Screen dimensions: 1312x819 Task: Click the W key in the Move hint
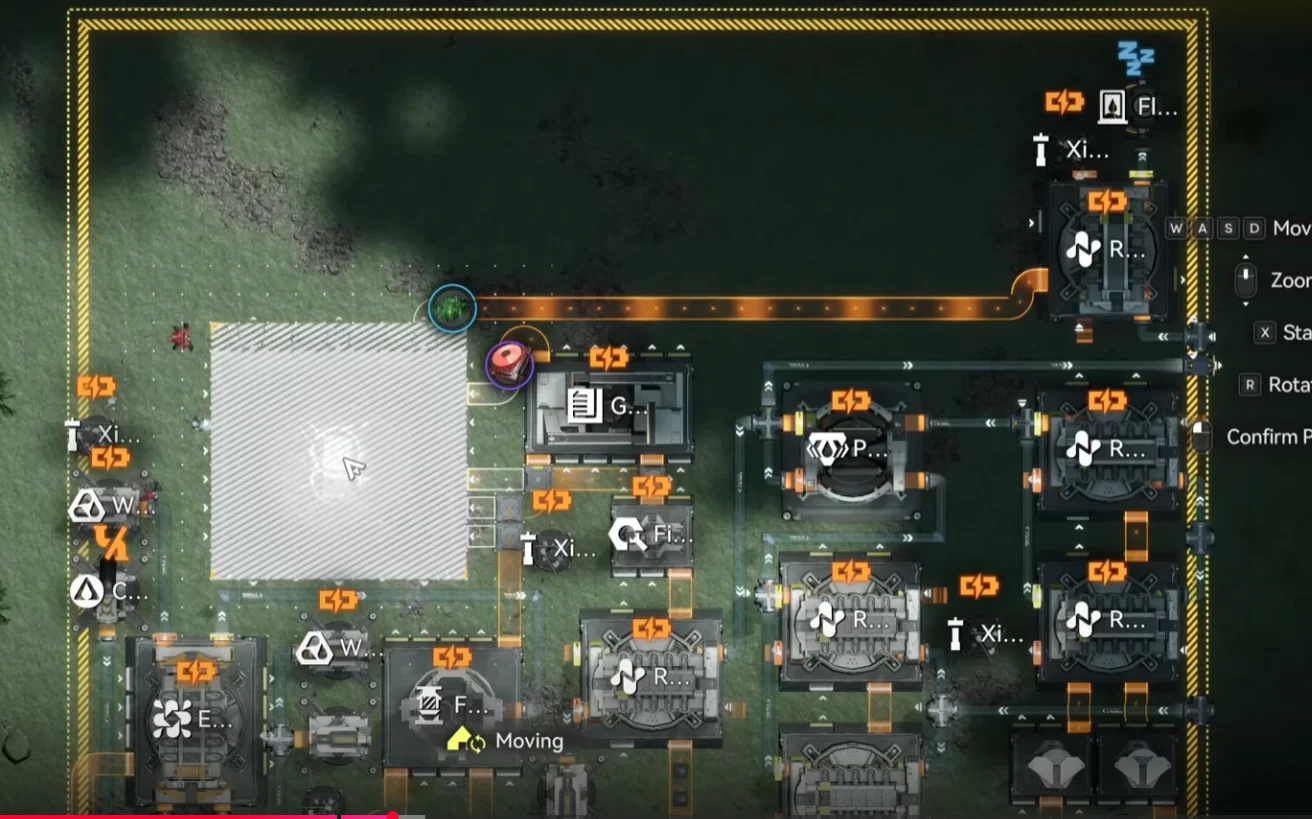tap(1176, 228)
